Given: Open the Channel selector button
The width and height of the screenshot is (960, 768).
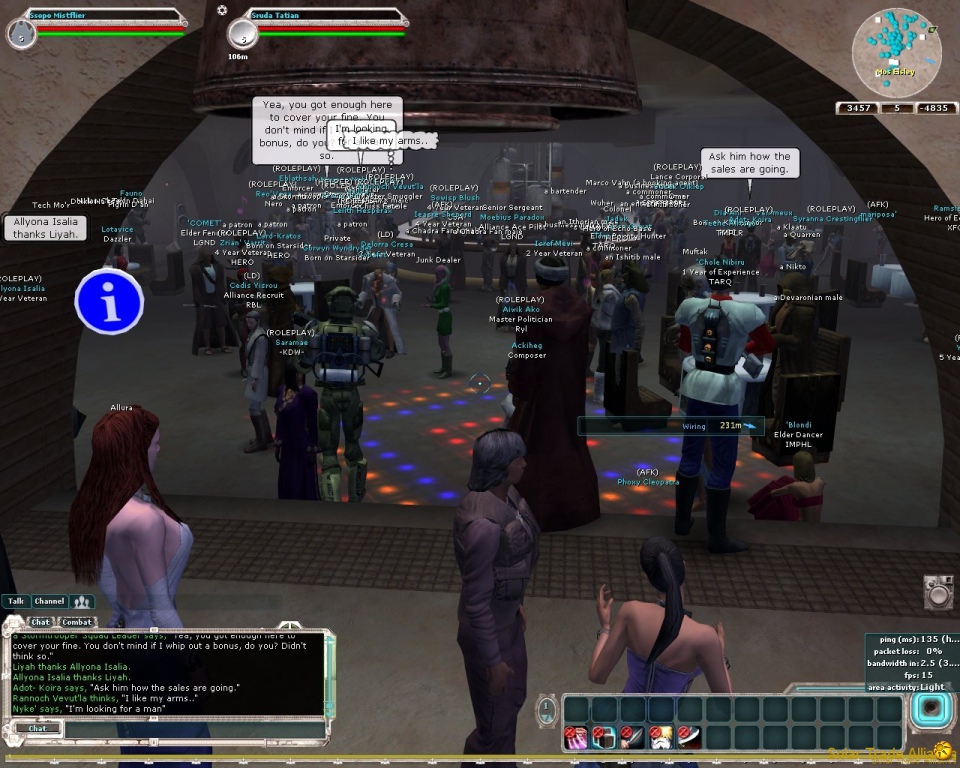Looking at the screenshot, I should pos(48,602).
